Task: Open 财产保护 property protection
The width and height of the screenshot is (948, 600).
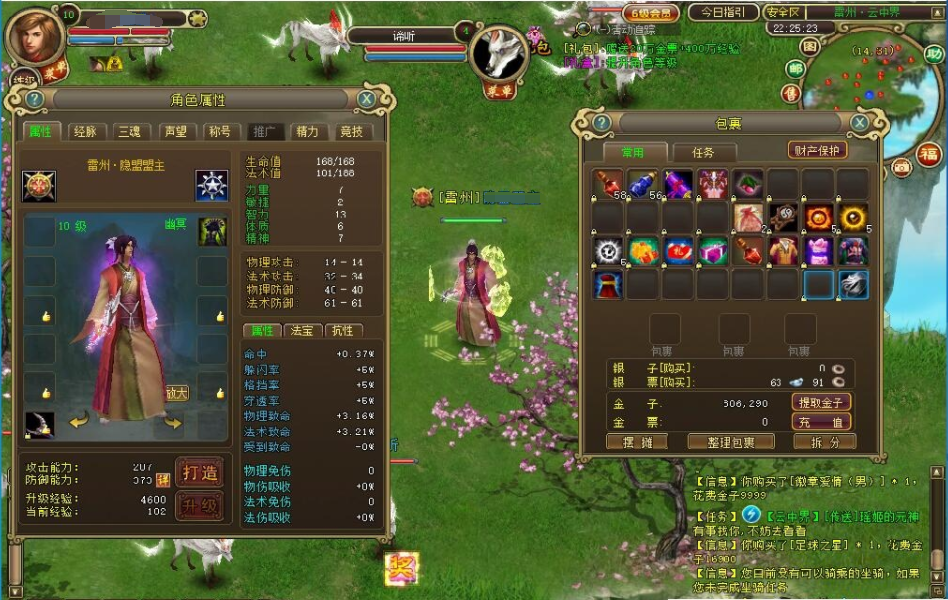Action: pos(817,150)
